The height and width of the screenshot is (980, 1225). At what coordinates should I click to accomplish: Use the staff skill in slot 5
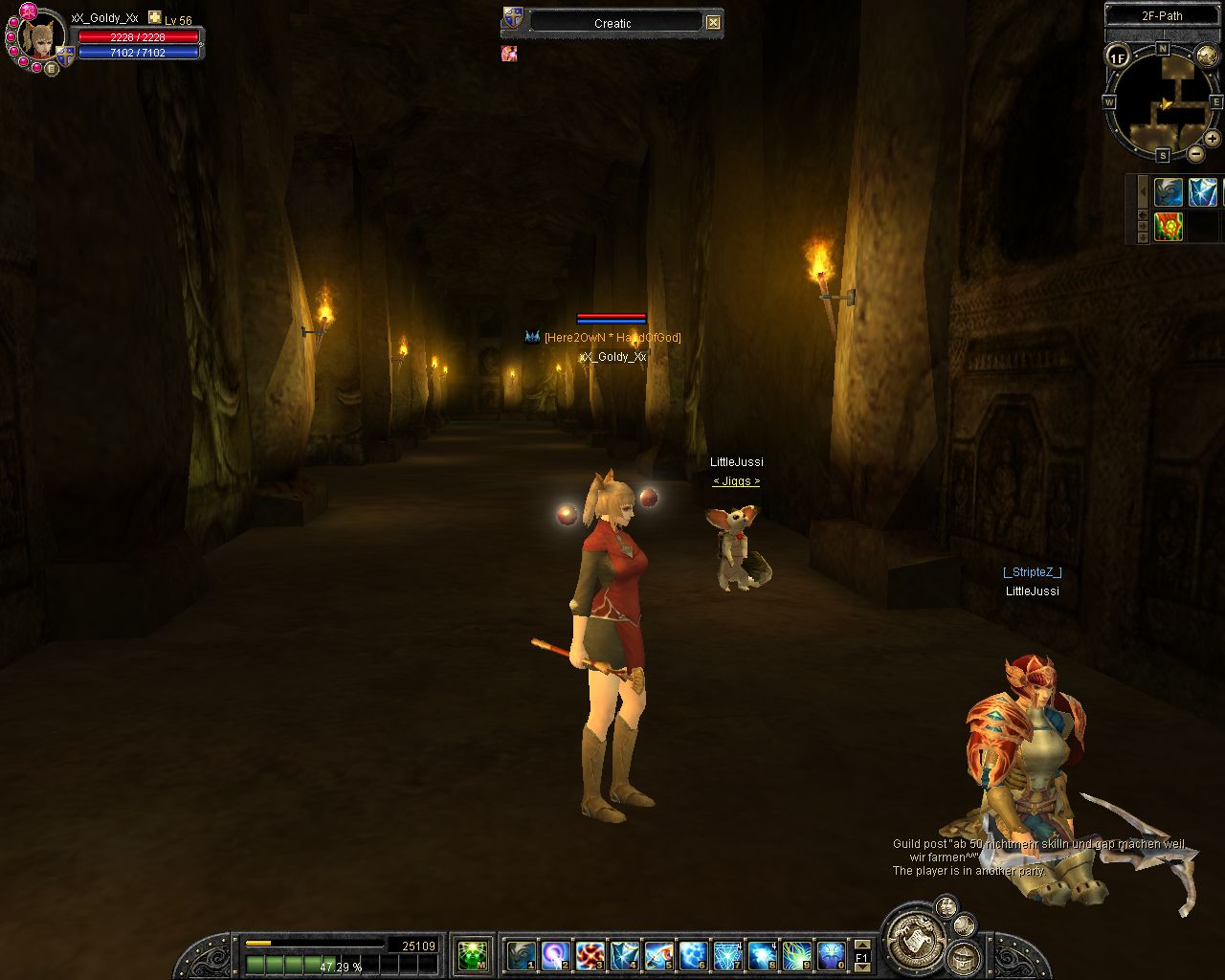658,954
